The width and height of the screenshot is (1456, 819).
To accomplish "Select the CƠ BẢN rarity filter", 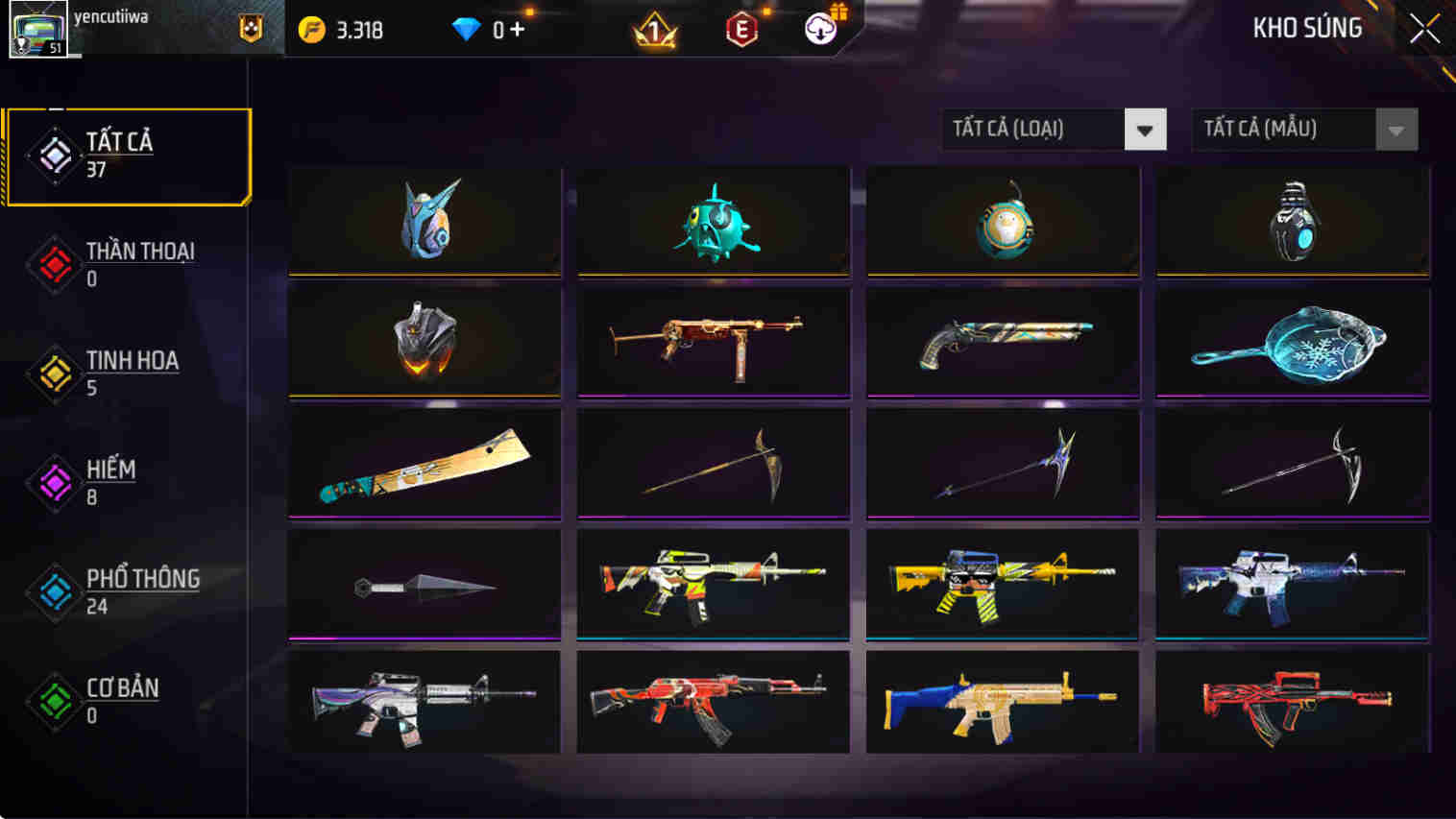I will [x=56, y=703].
